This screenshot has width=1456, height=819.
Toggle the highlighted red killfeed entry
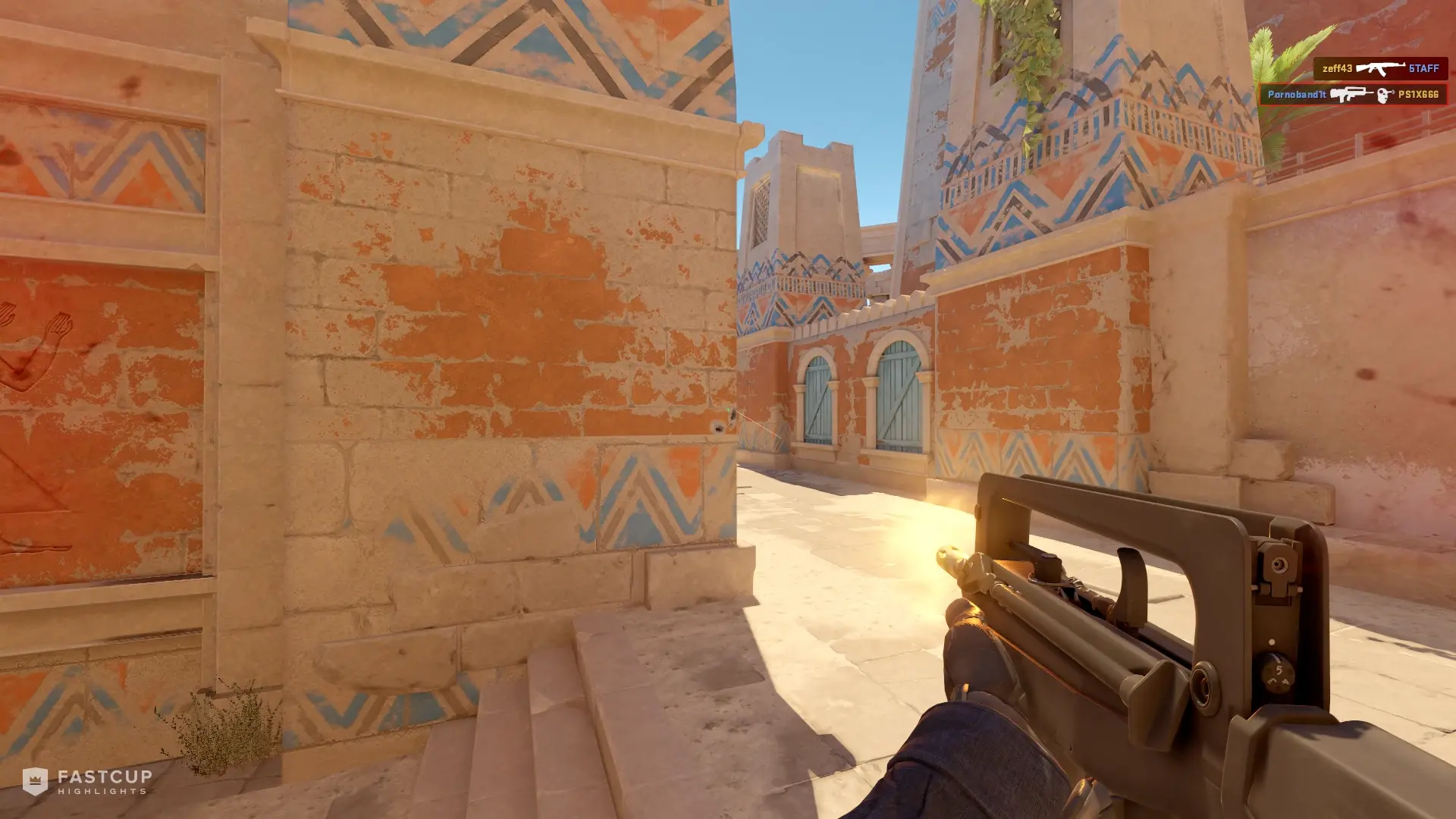click(x=1354, y=94)
